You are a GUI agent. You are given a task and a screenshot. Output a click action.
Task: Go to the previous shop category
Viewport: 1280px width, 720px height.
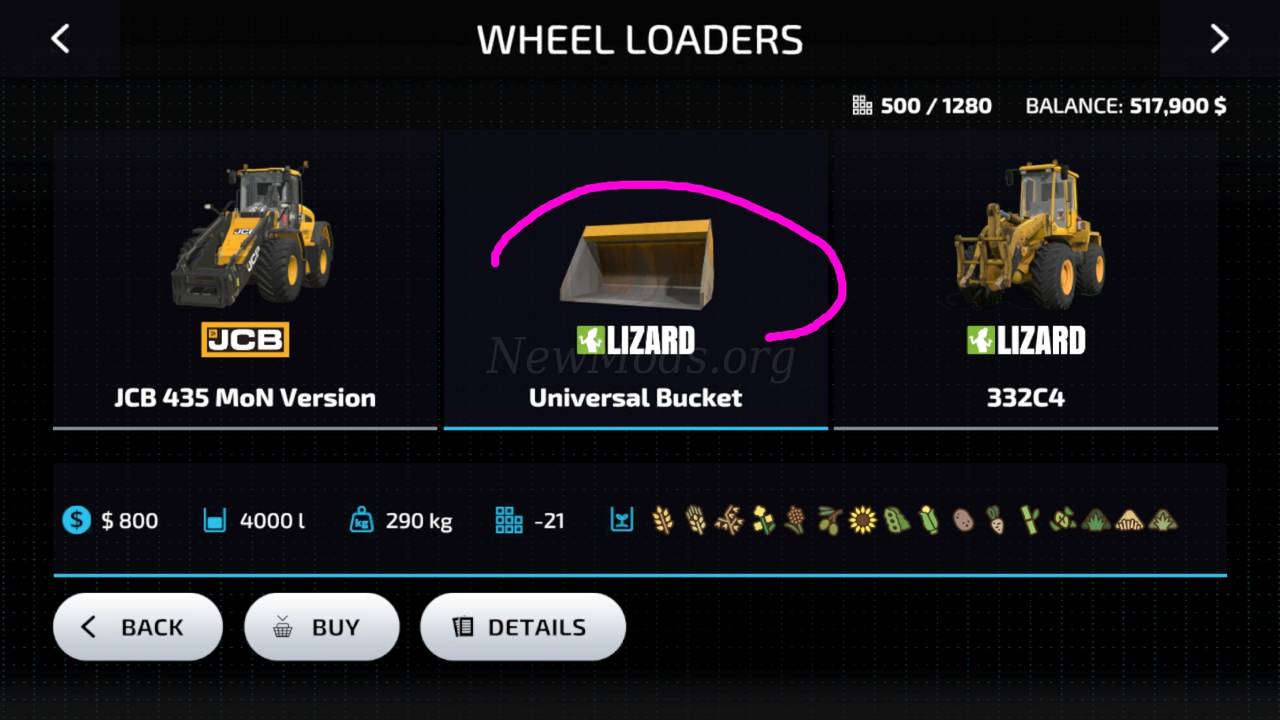(x=60, y=40)
